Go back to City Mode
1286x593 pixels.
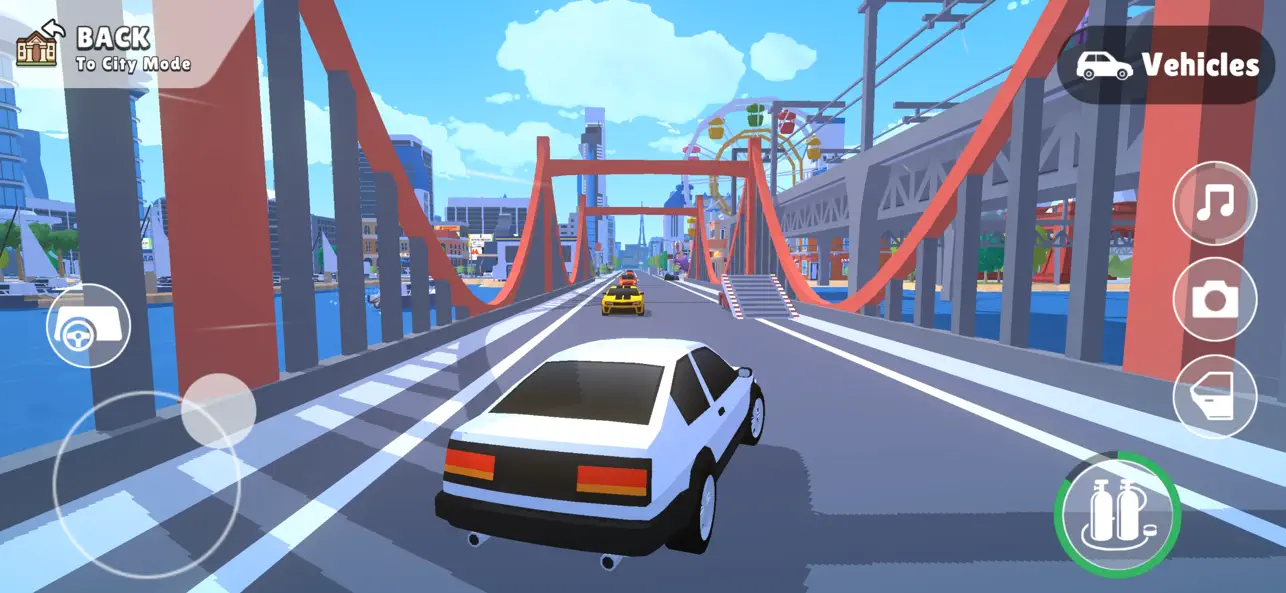click(103, 49)
